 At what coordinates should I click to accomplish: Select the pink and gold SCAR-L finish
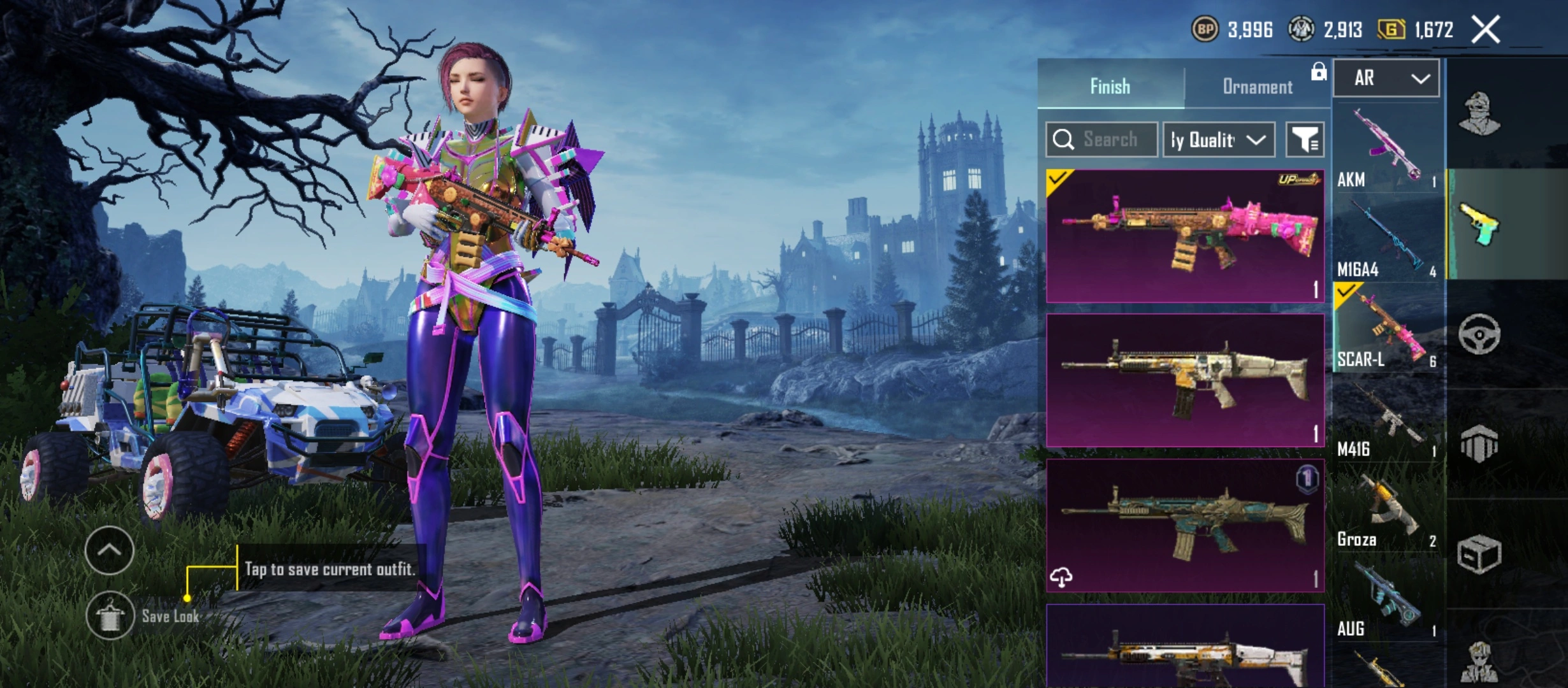coord(1184,236)
